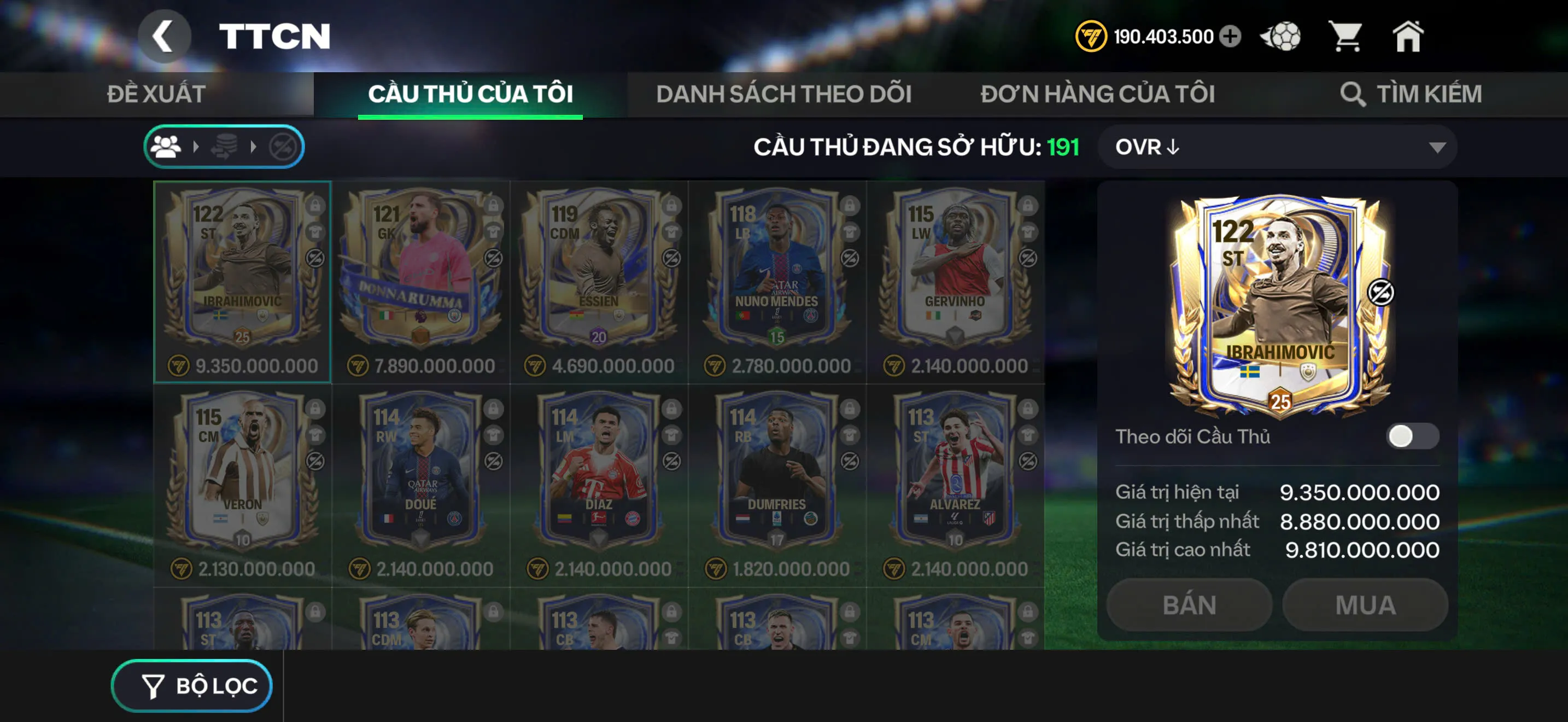Viewport: 1568px width, 722px height.
Task: Open the BỘ LỌC filter panel
Action: pos(192,685)
